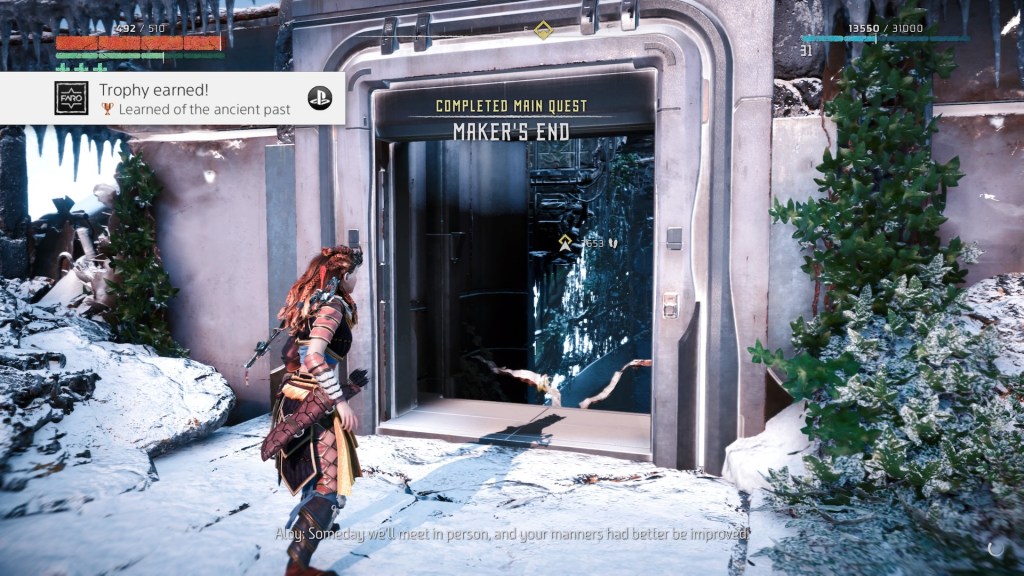Click the FARO trophy thumbnail
Image resolution: width=1024 pixels, height=576 pixels.
[x=71, y=98]
